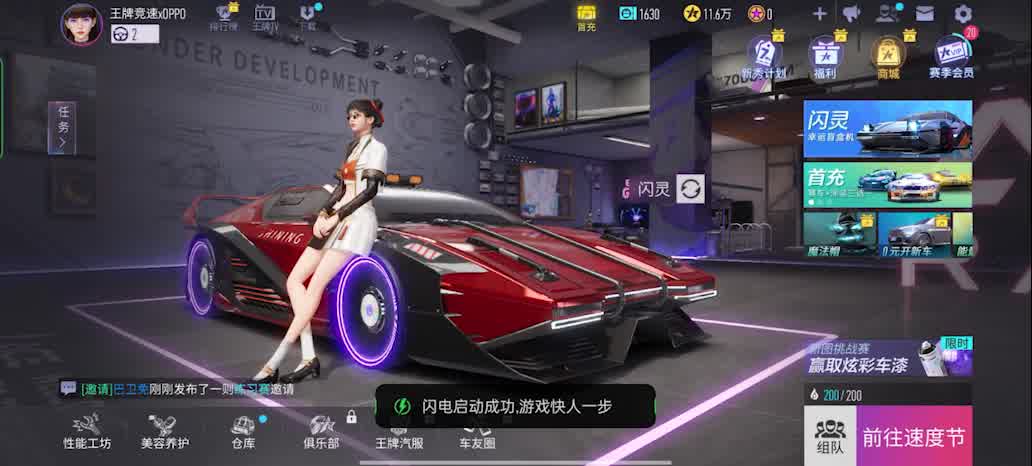Open the 排行榜 leaderboard
This screenshot has width=1032, height=466.
pyautogui.click(x=225, y=17)
